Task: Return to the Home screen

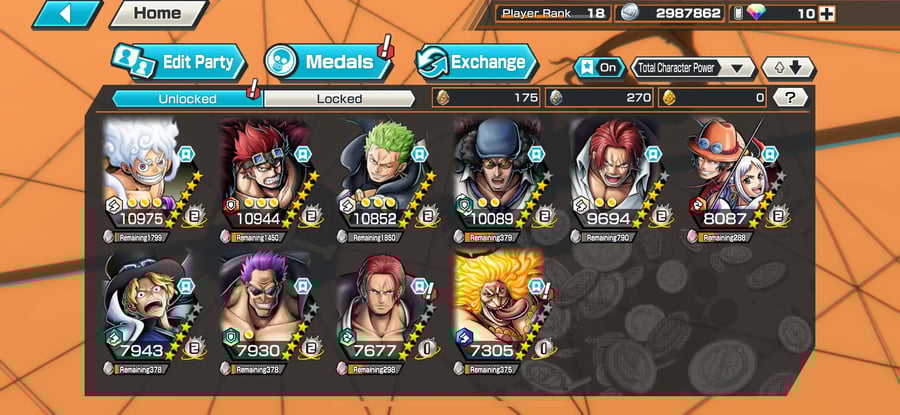Action: [157, 14]
